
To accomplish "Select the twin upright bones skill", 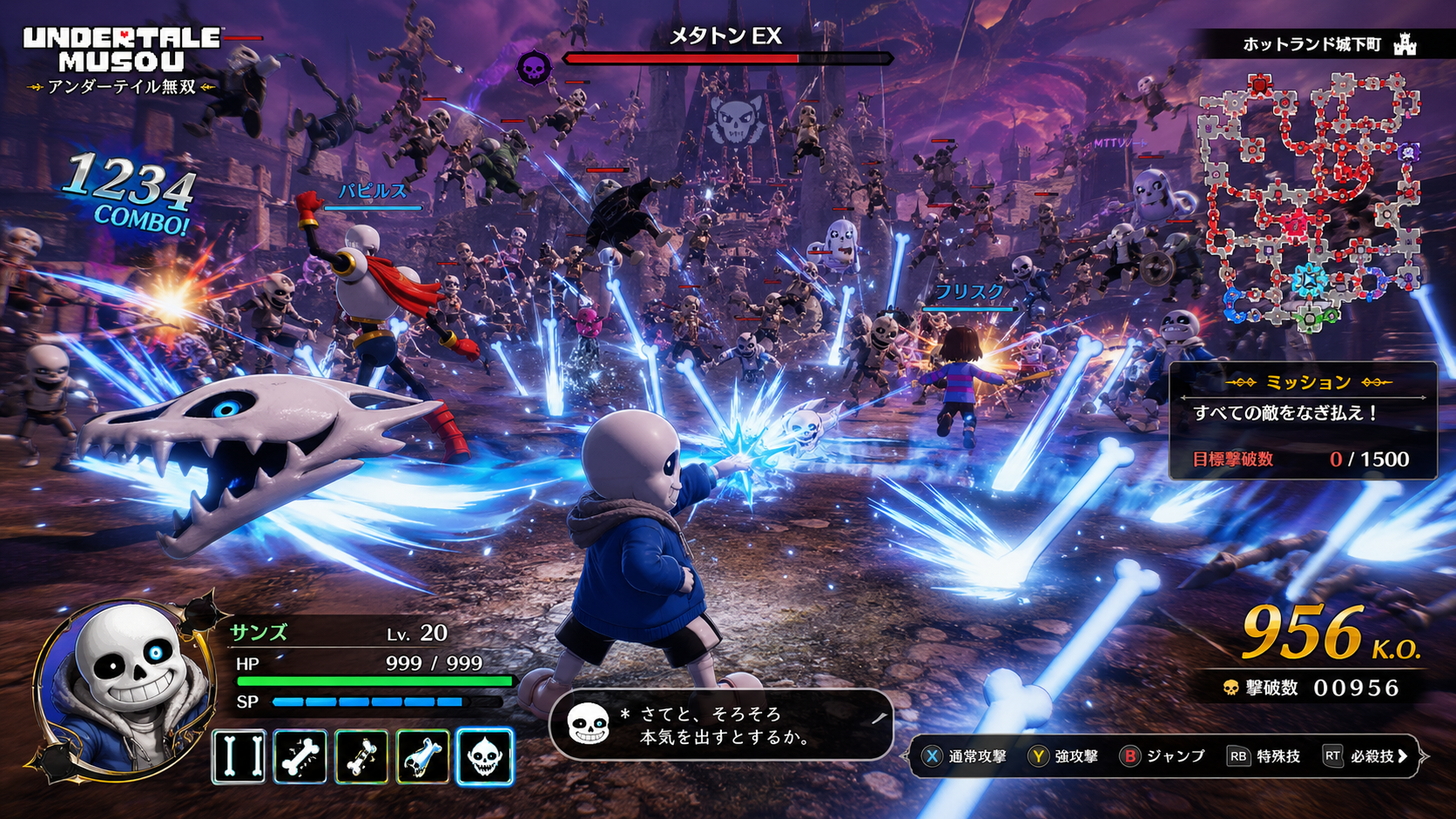I will pos(239,756).
